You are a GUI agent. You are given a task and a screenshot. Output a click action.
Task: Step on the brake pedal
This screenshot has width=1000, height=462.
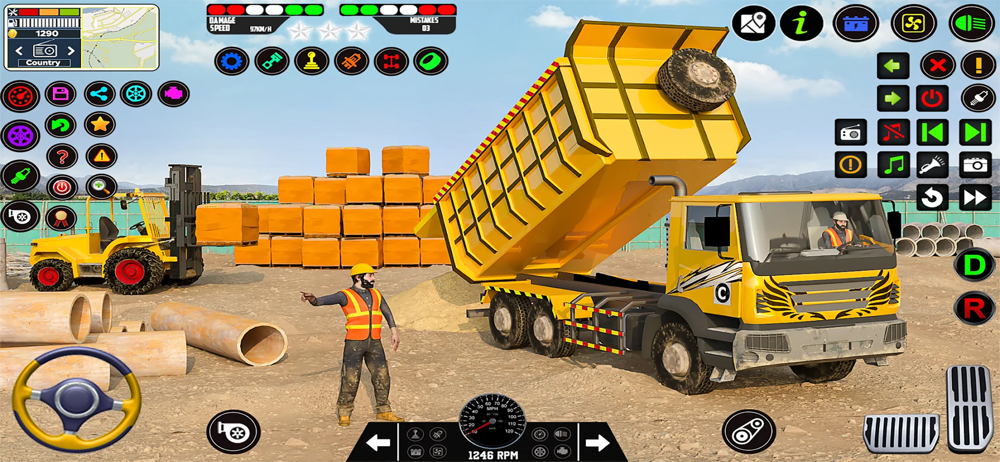(x=901, y=432)
